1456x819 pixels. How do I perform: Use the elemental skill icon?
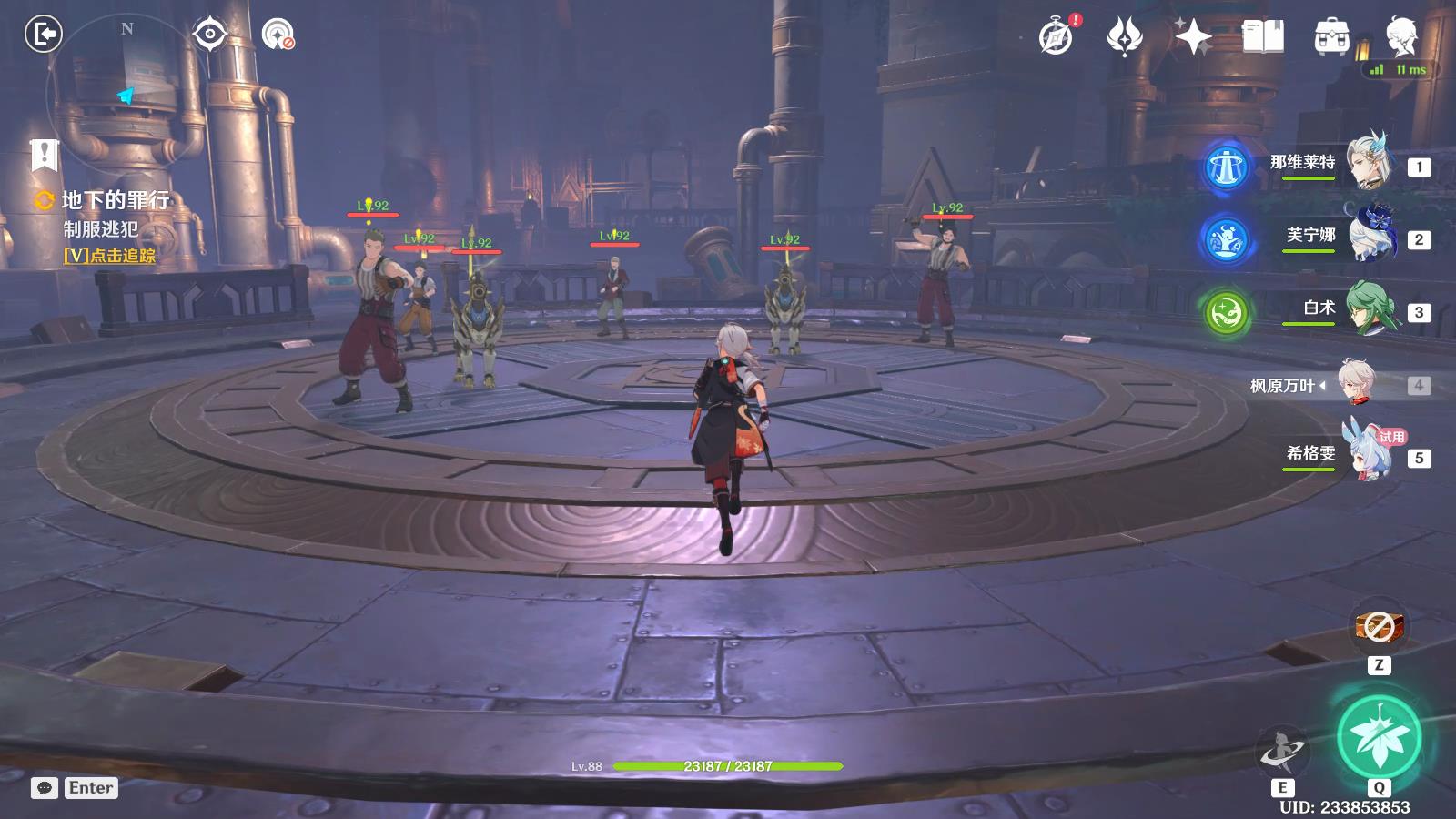click(x=1282, y=752)
